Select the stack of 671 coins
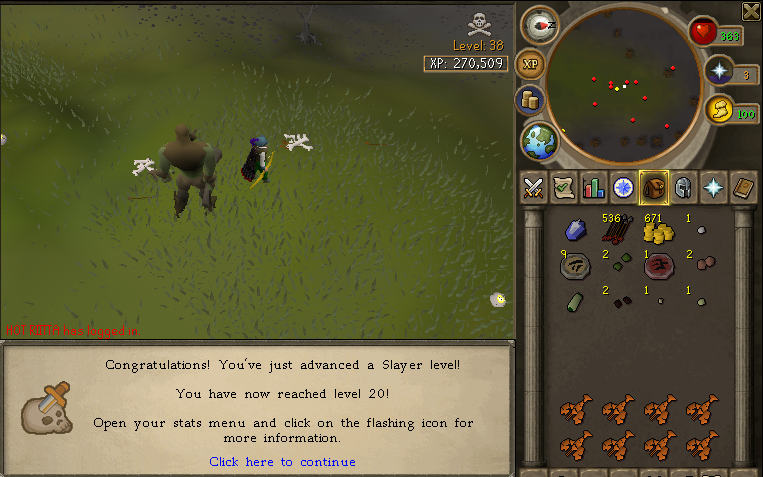763x477 pixels. (656, 231)
